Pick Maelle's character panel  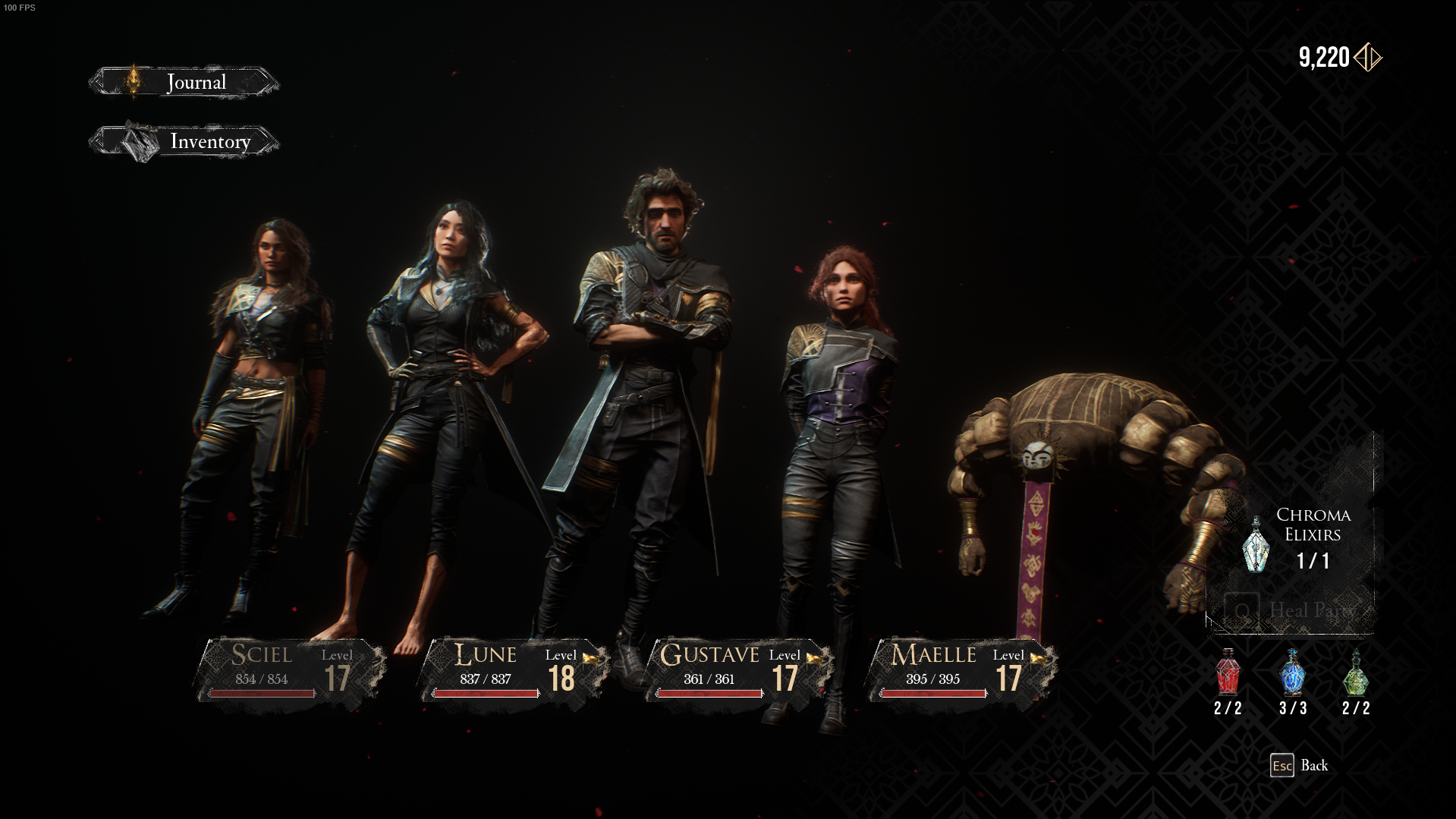(x=963, y=669)
